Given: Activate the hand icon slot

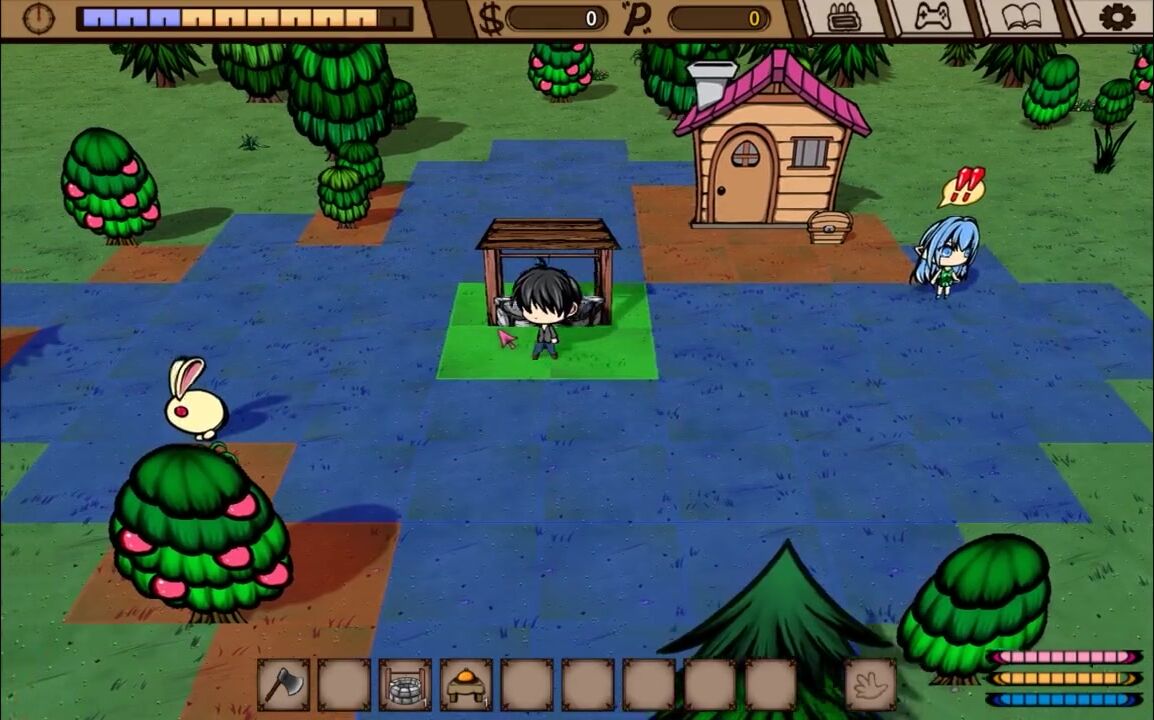Looking at the screenshot, I should [x=871, y=685].
